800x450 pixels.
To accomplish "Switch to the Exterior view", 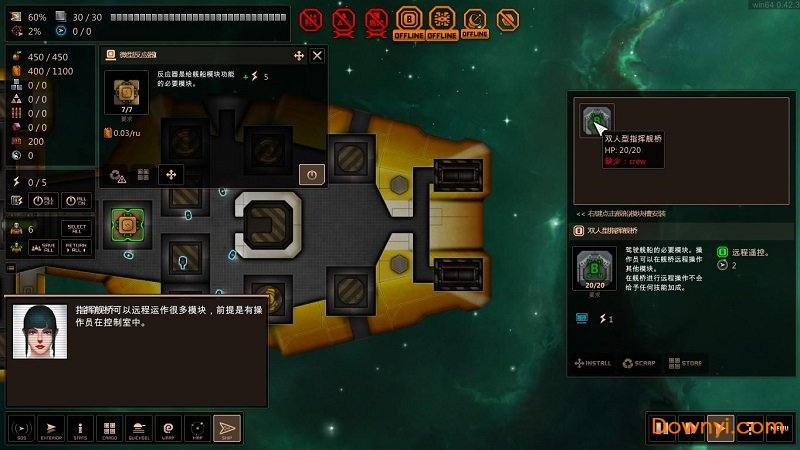I will click(52, 428).
